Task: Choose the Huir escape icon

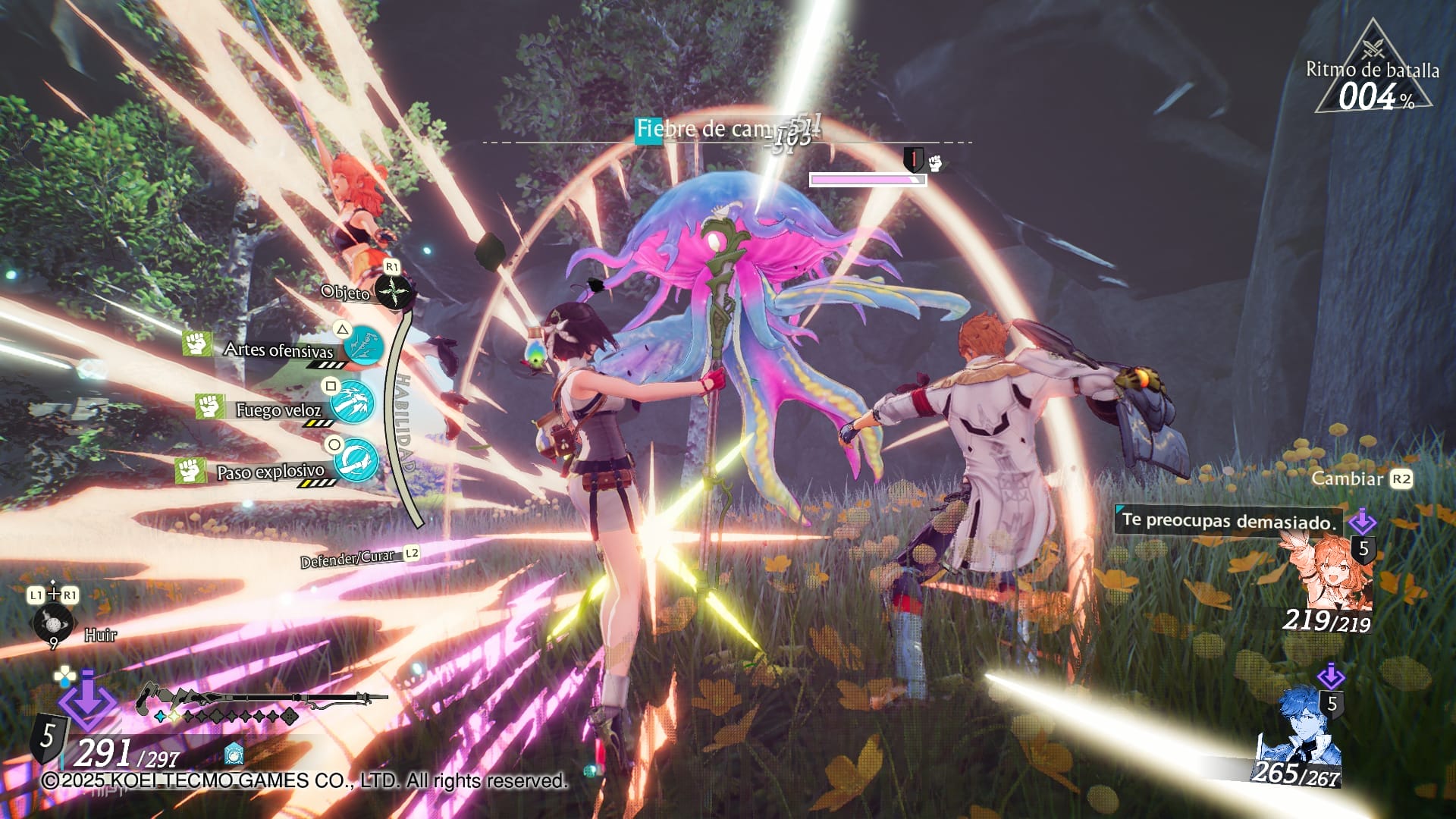Action: (x=53, y=623)
